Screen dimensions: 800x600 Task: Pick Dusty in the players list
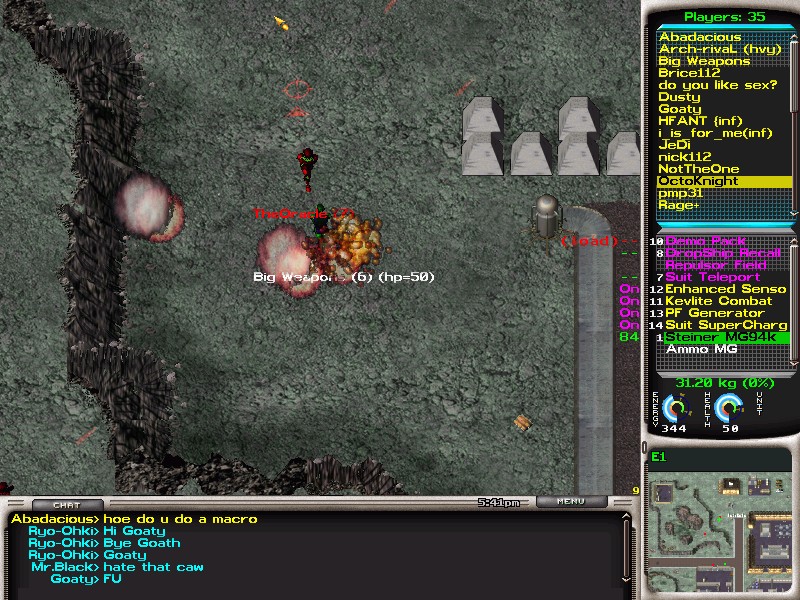point(679,97)
